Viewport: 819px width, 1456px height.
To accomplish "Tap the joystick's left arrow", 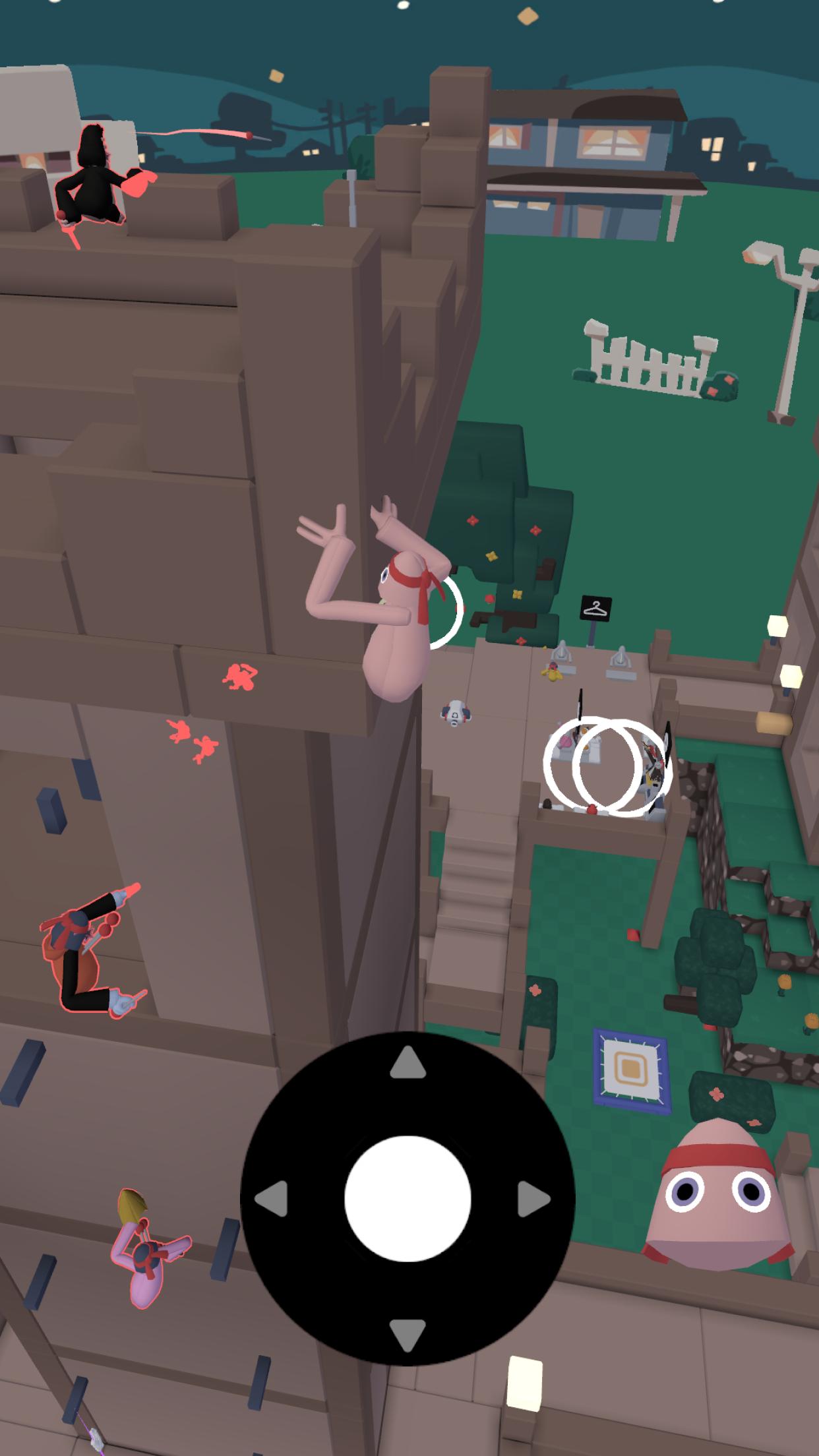I will pos(272,1199).
